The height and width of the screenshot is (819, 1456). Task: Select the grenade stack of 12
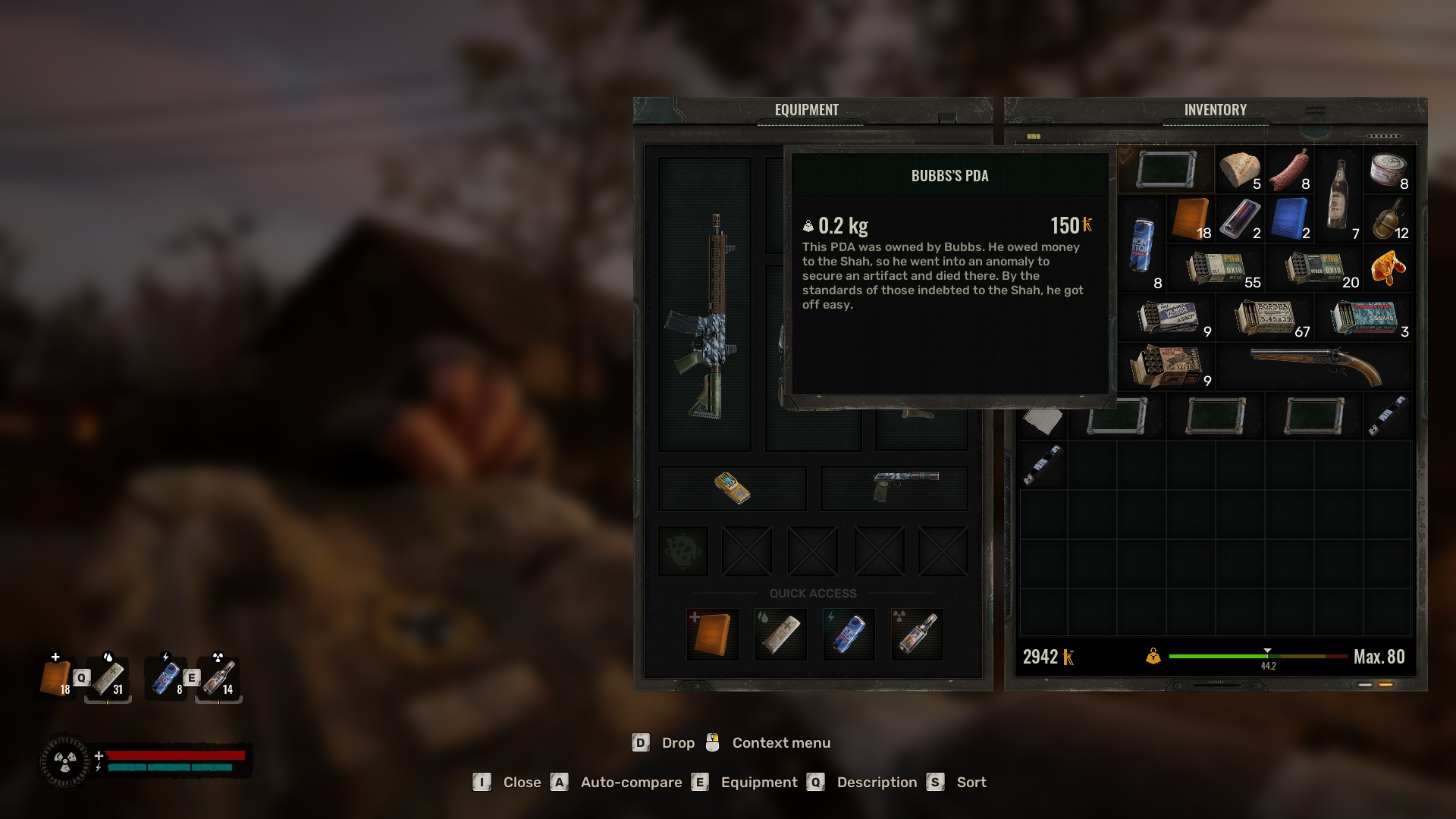pos(1388,218)
